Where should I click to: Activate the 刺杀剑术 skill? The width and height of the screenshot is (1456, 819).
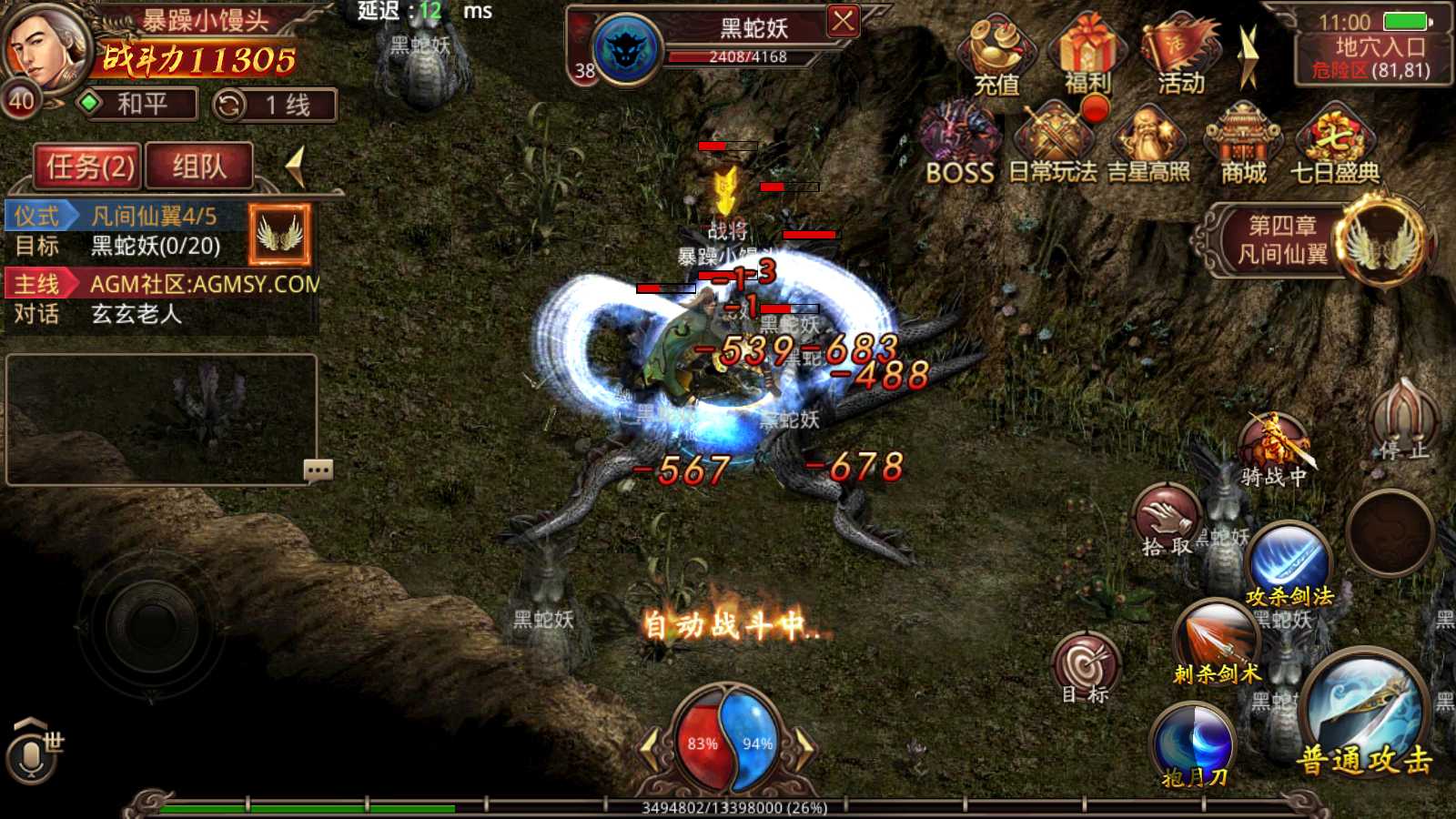tap(1217, 643)
